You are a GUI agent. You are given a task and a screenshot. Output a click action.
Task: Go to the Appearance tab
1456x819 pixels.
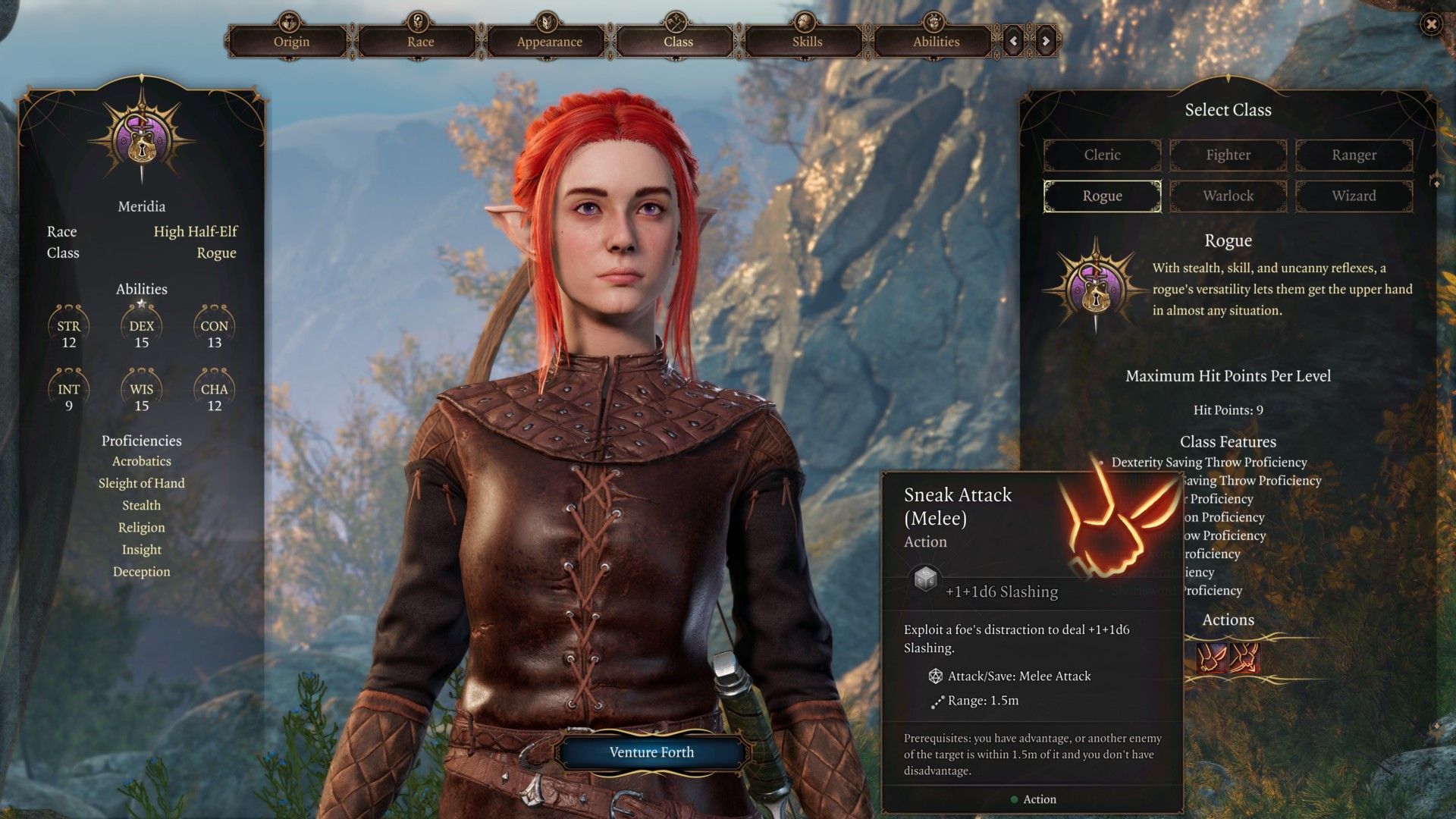pyautogui.click(x=549, y=42)
